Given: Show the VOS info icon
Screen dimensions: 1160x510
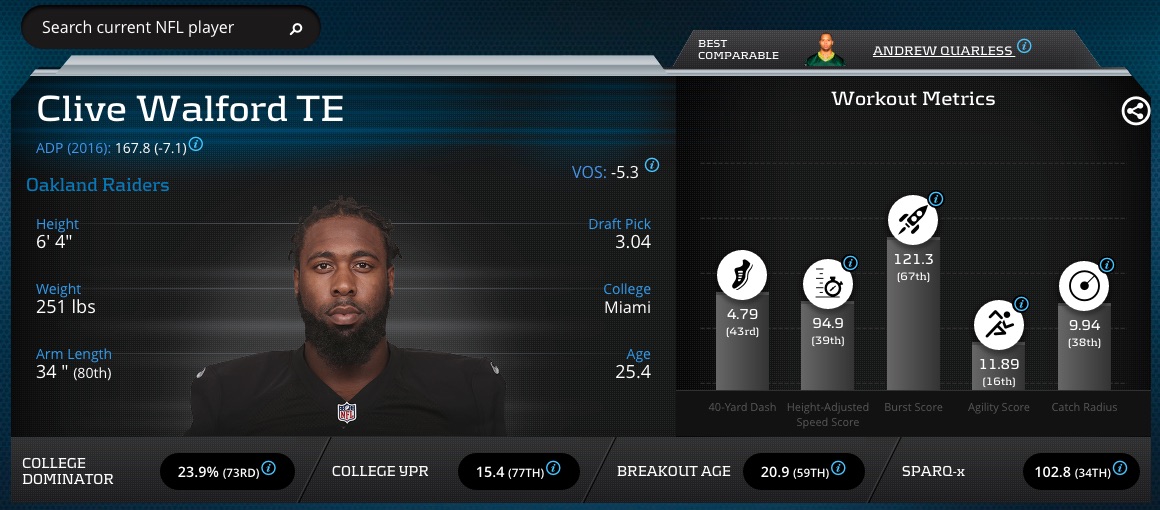Looking at the screenshot, I should coord(652,165).
